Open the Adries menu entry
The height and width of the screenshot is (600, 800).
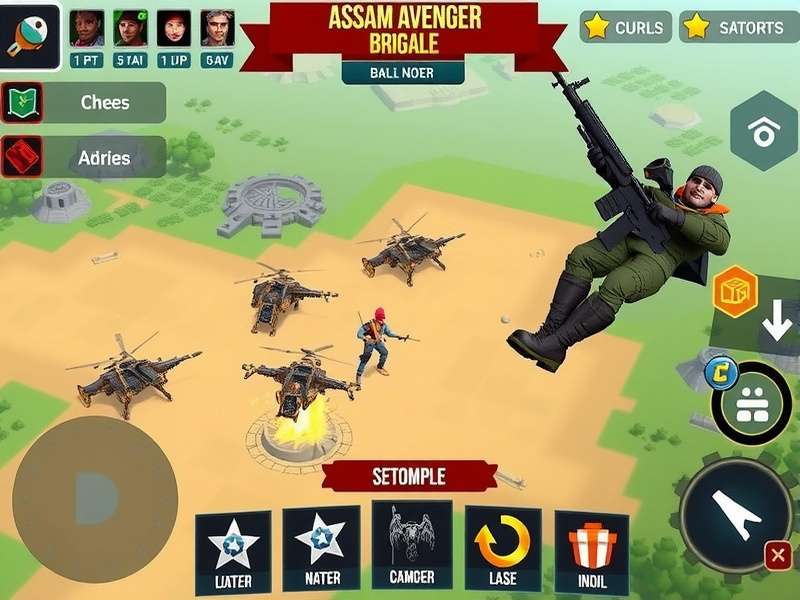pyautogui.click(x=84, y=157)
